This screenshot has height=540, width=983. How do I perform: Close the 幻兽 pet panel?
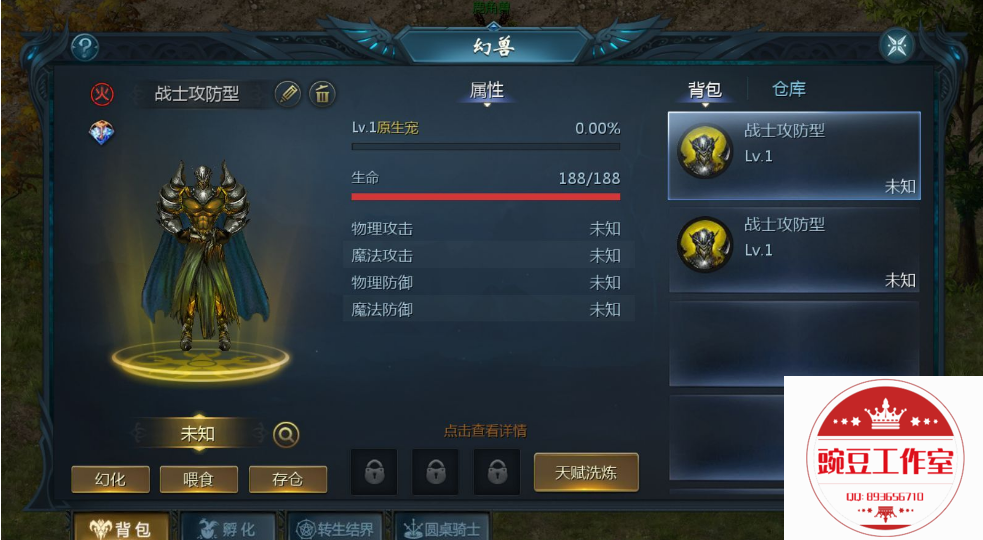tap(896, 46)
